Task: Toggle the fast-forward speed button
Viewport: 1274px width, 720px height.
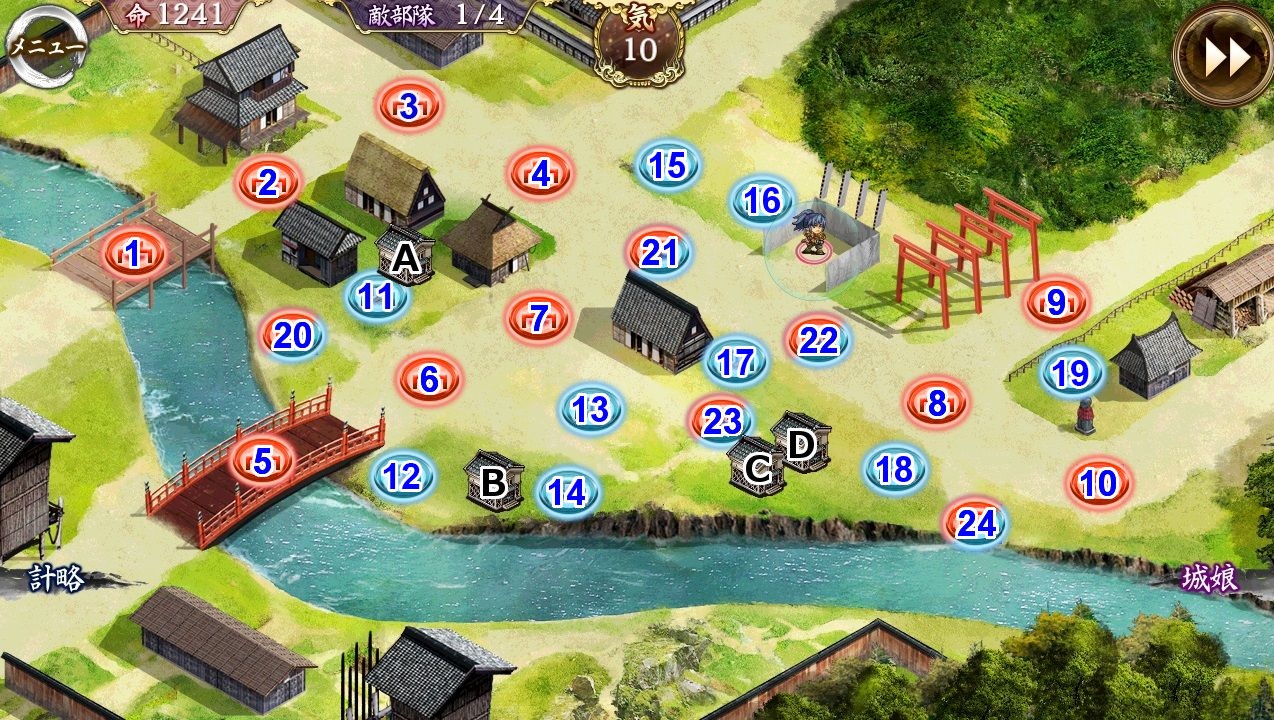Action: point(1224,57)
